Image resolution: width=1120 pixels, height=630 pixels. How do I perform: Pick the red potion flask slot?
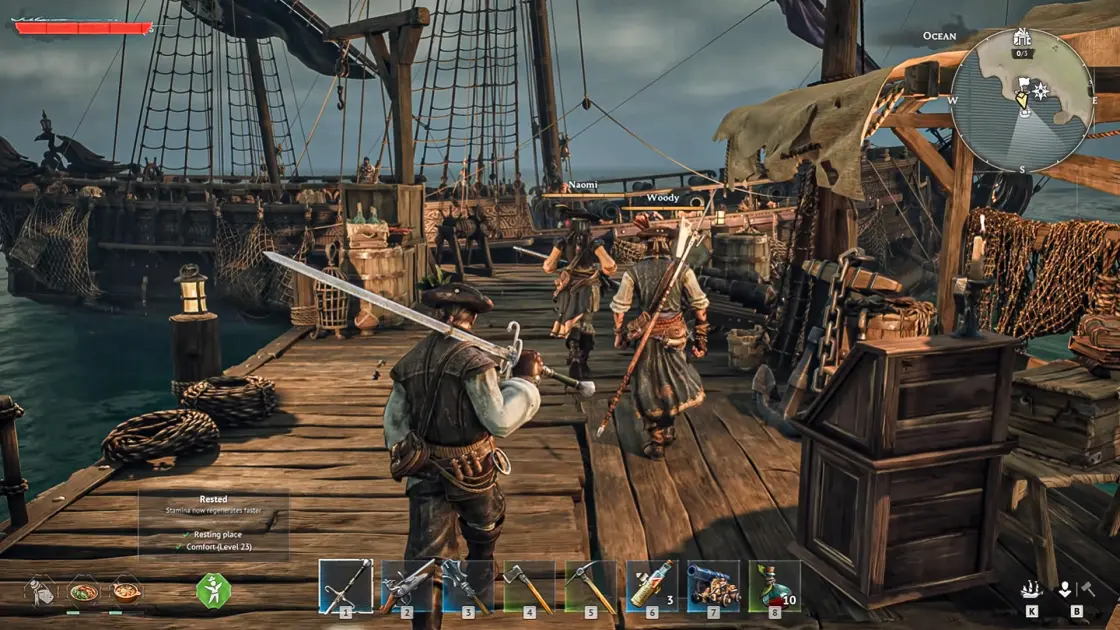(x=774, y=585)
